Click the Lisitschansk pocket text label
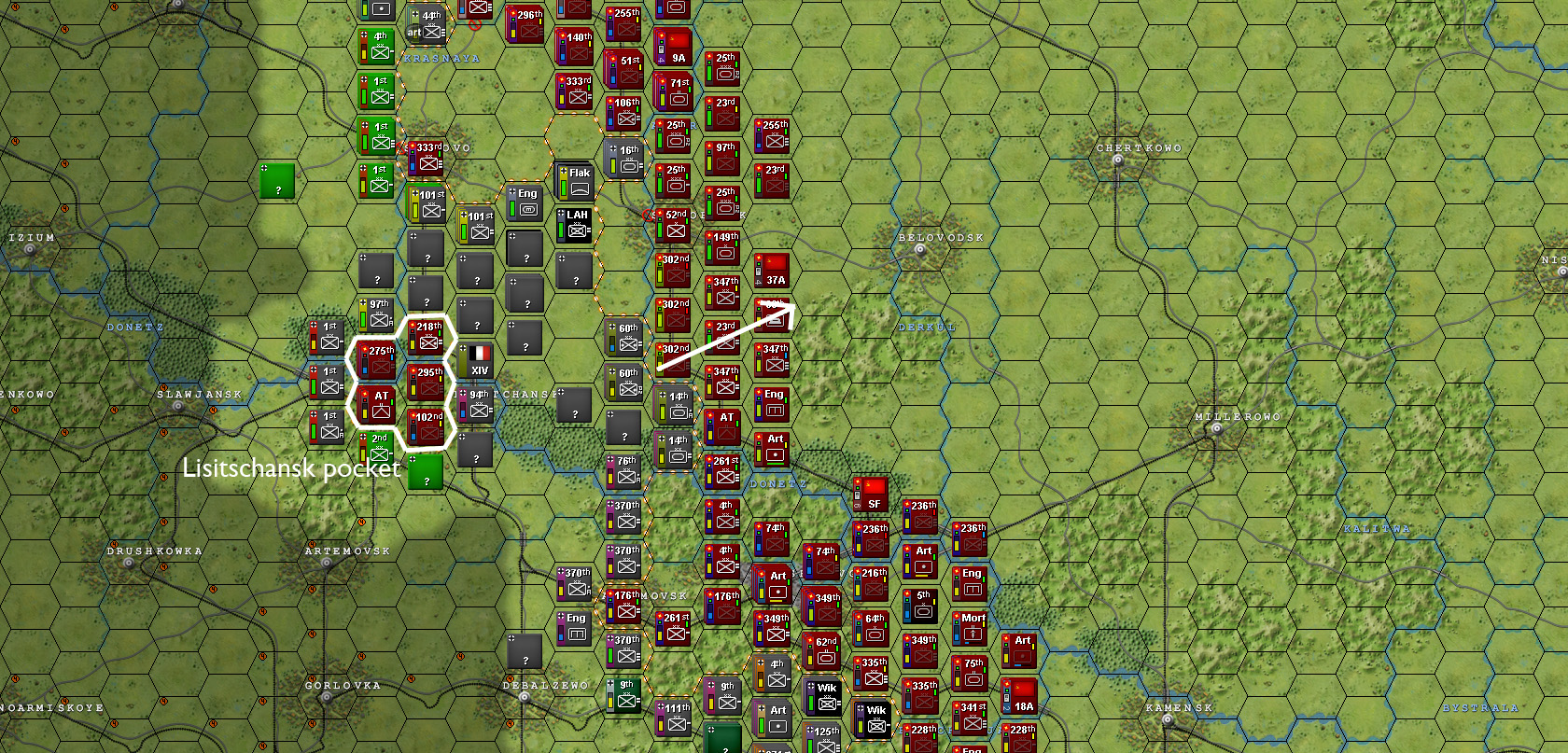Image resolution: width=1568 pixels, height=753 pixels. tap(292, 470)
